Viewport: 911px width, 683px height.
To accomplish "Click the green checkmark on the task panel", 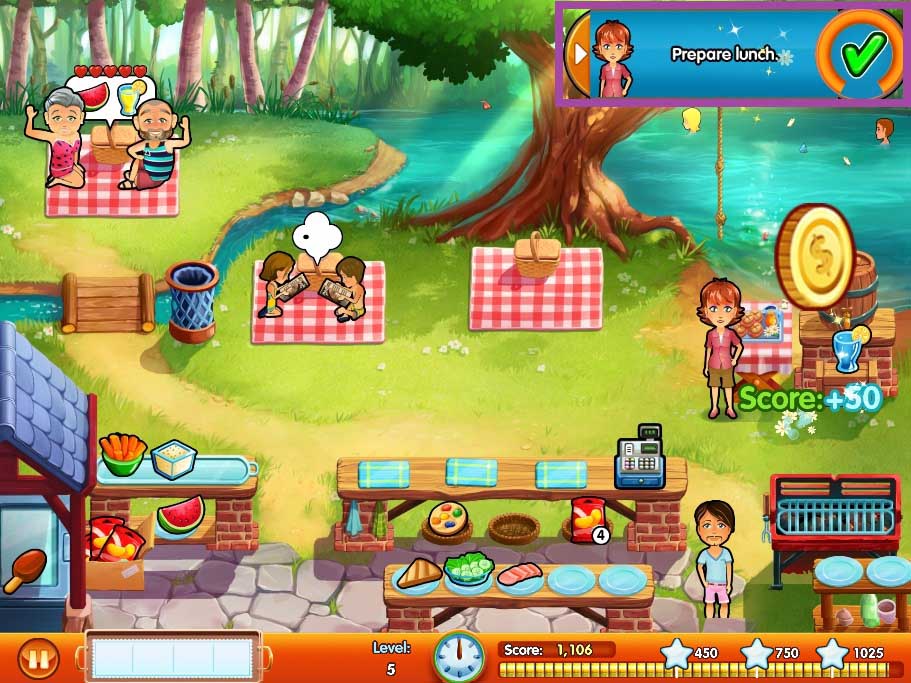I will click(x=861, y=50).
